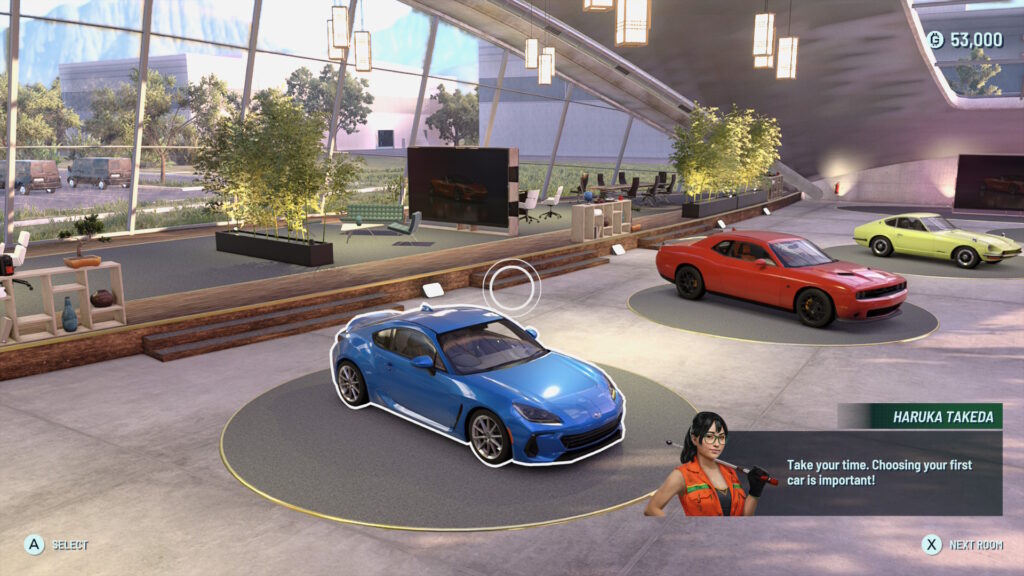Select the highlighted blue sports car
1024x576 pixels.
click(x=478, y=385)
